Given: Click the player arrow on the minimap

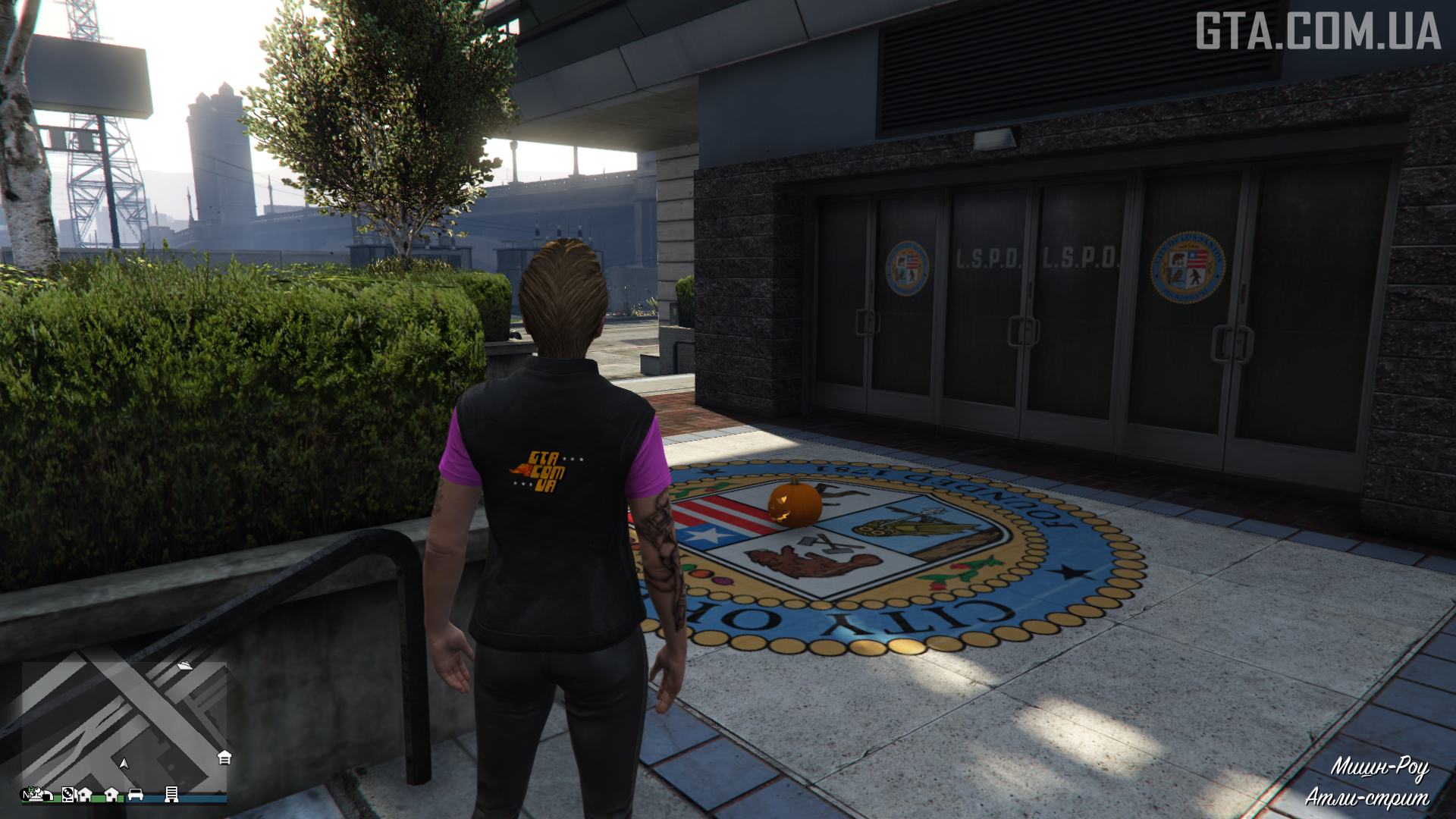Looking at the screenshot, I should pyautogui.click(x=124, y=763).
